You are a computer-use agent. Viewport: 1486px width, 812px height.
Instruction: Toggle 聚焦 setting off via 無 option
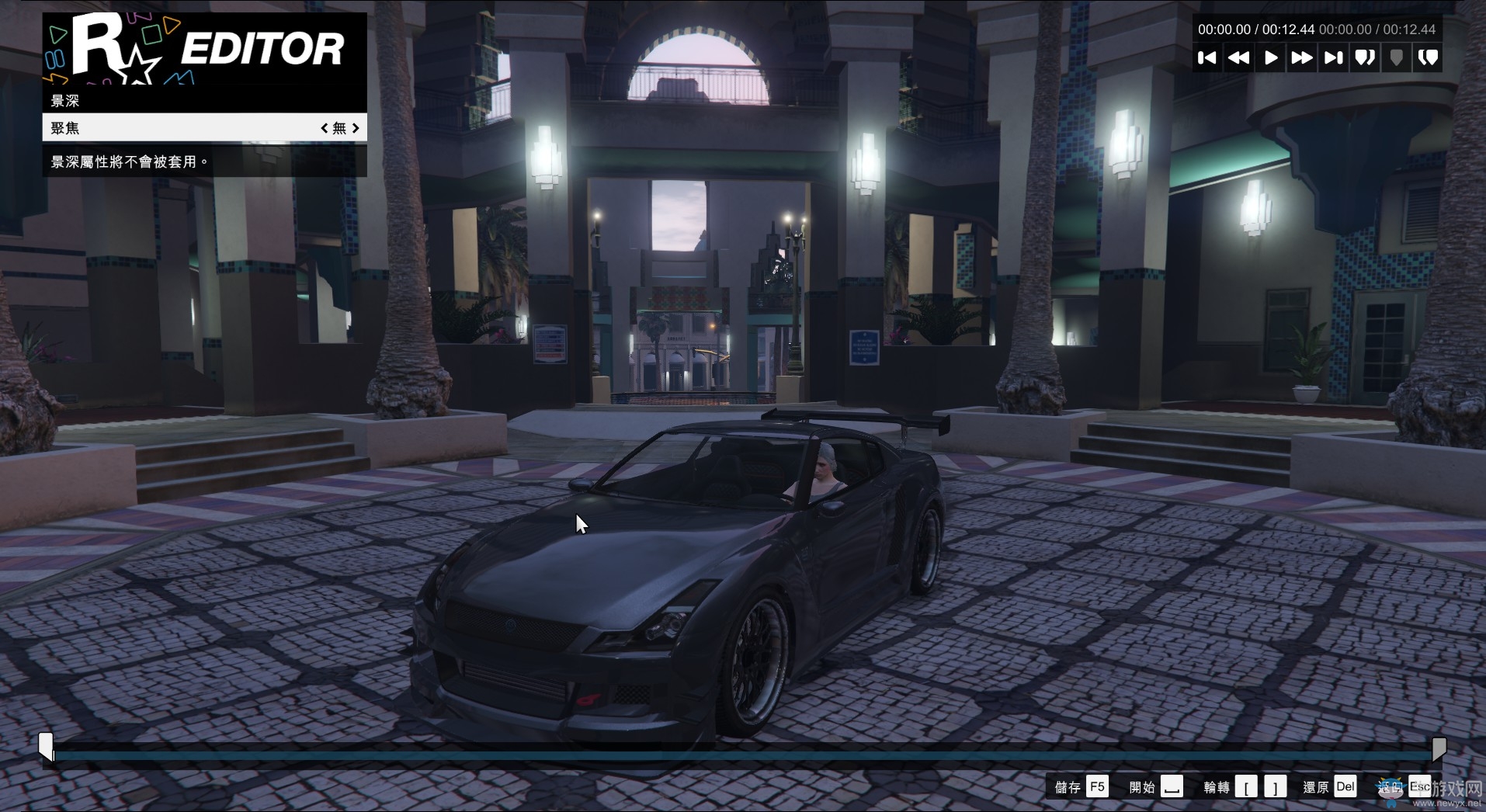[339, 128]
